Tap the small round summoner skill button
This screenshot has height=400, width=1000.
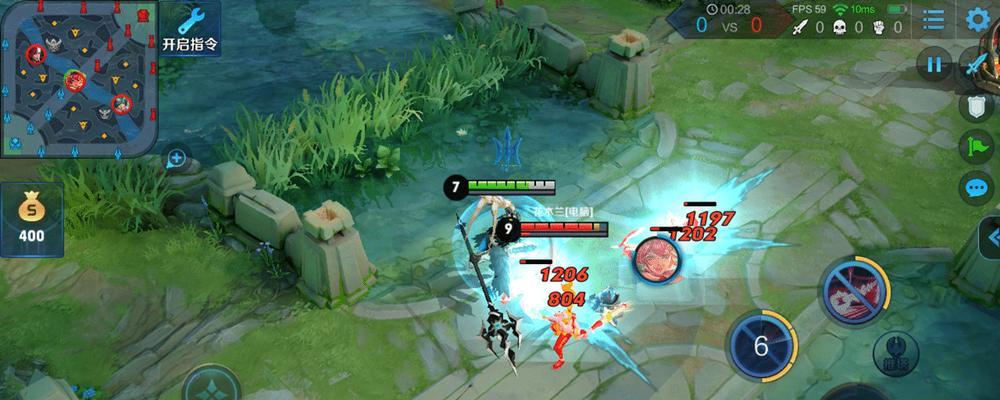coord(896,353)
